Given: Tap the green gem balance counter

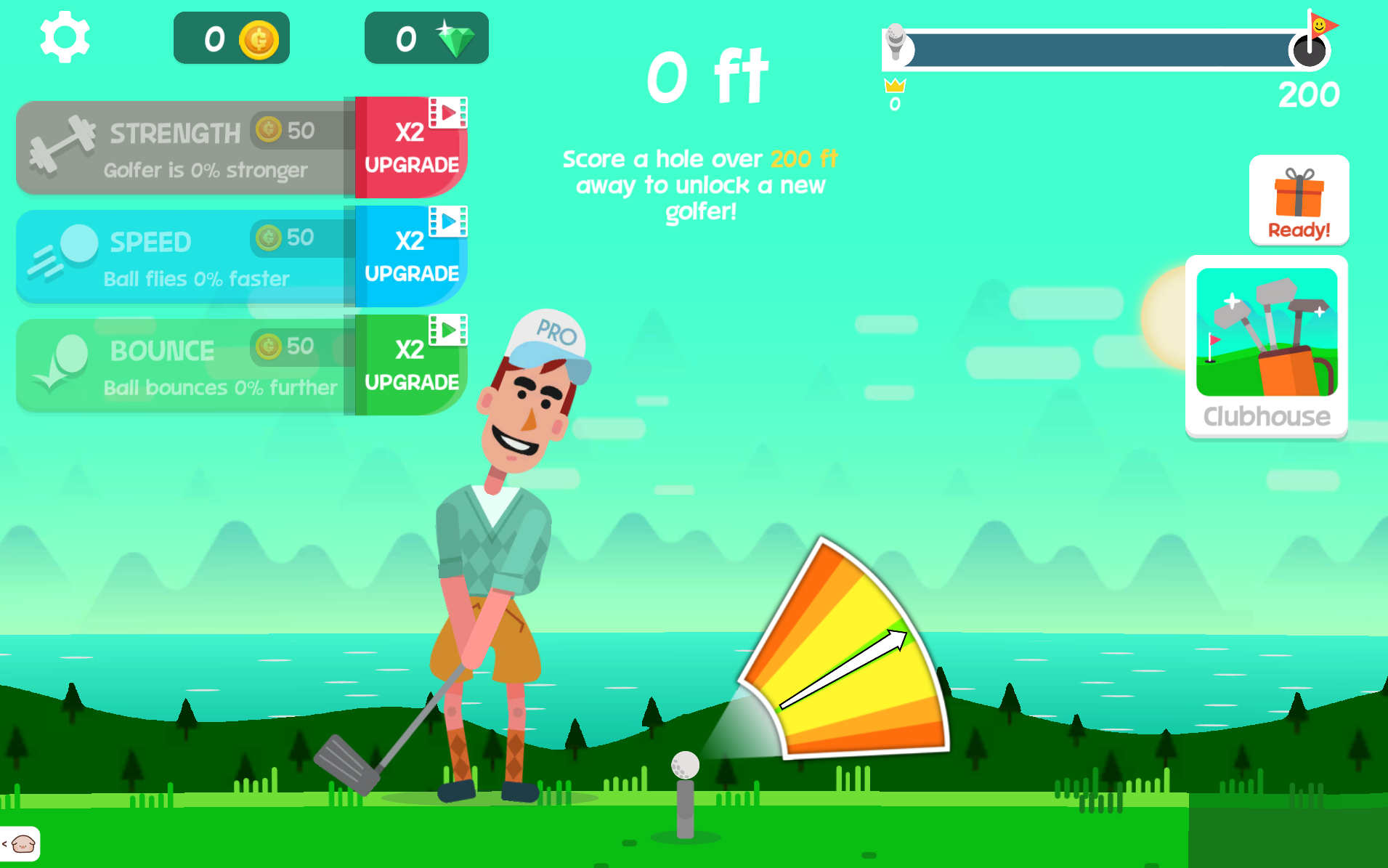Looking at the screenshot, I should click(x=426, y=38).
